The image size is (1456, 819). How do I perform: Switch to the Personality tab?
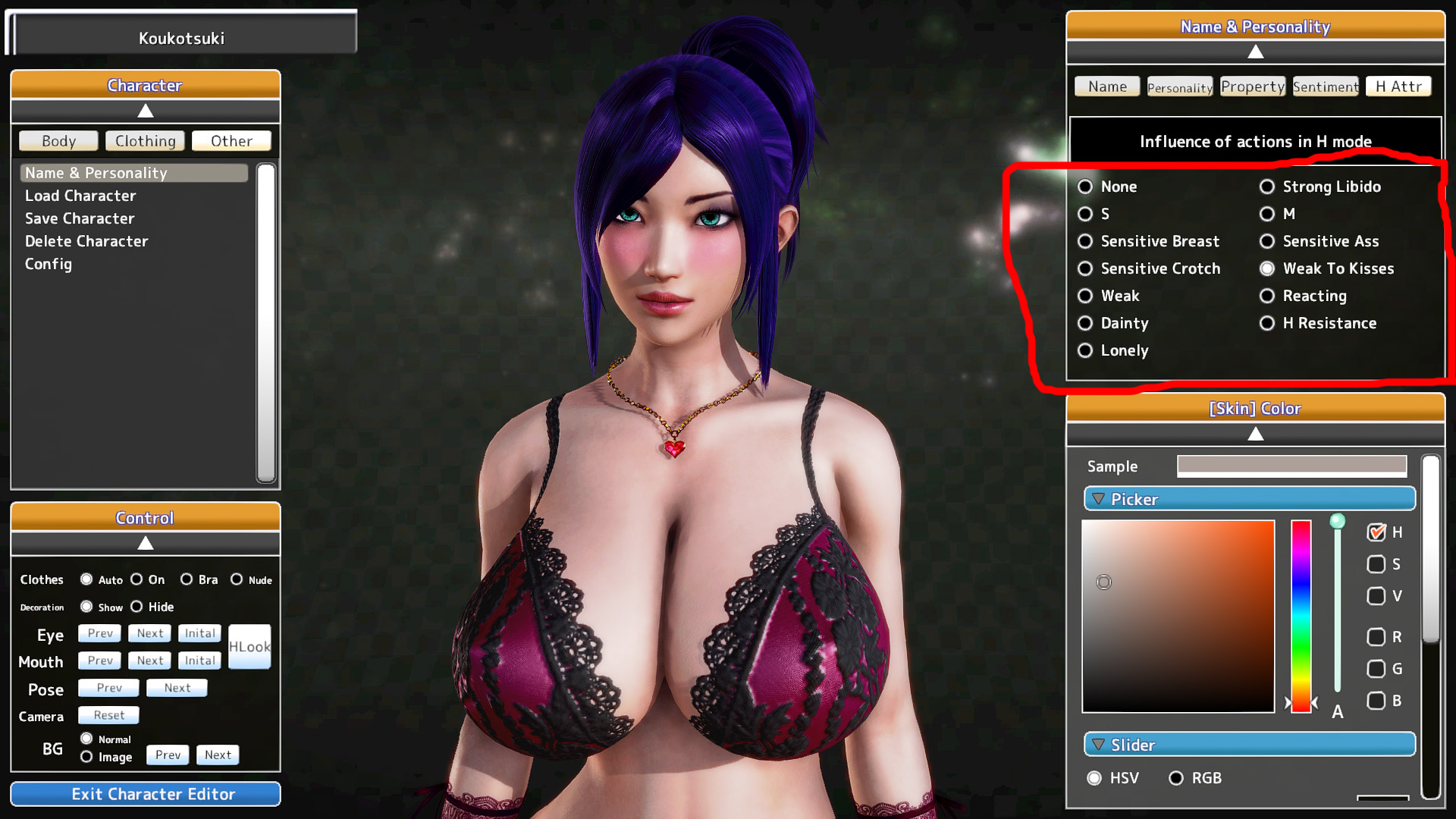[1179, 87]
